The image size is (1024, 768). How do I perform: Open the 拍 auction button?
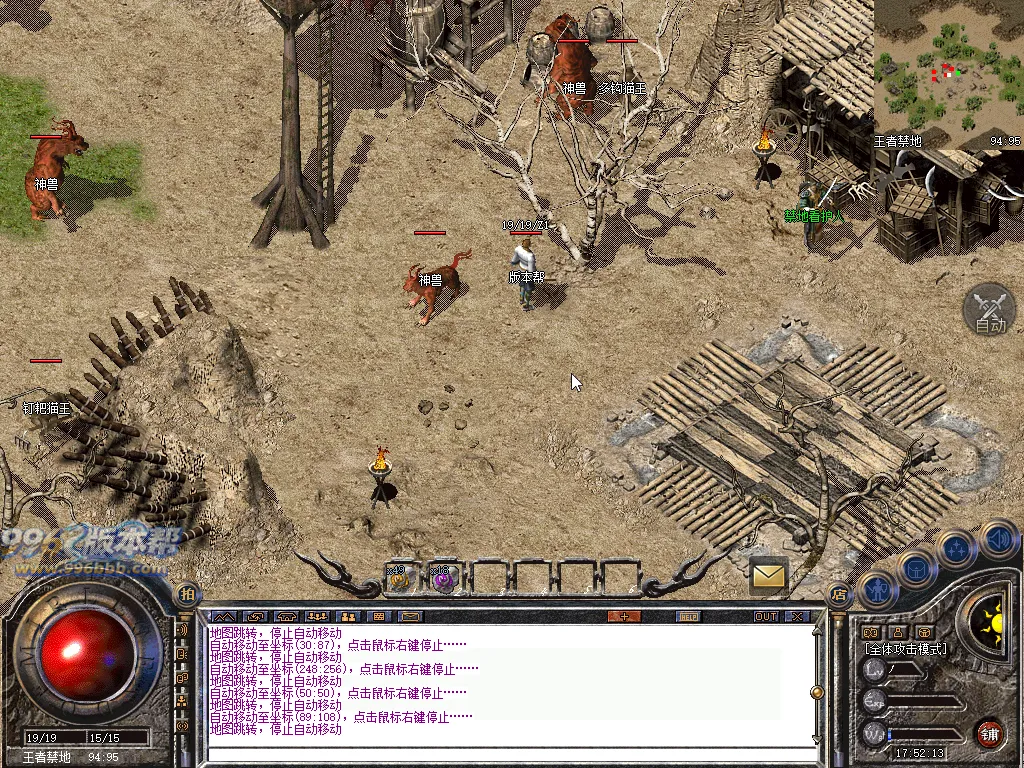[x=187, y=593]
